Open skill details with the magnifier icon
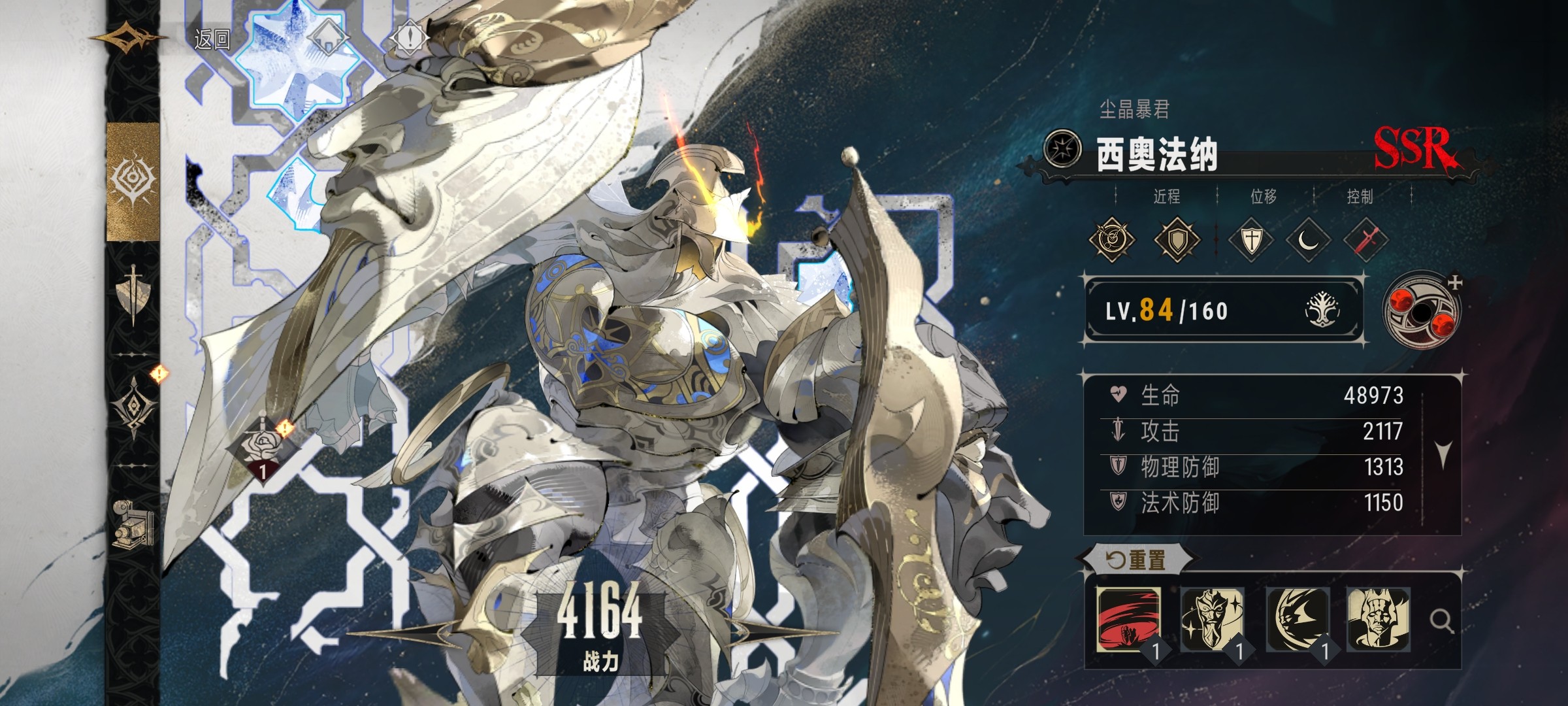 [x=1441, y=620]
